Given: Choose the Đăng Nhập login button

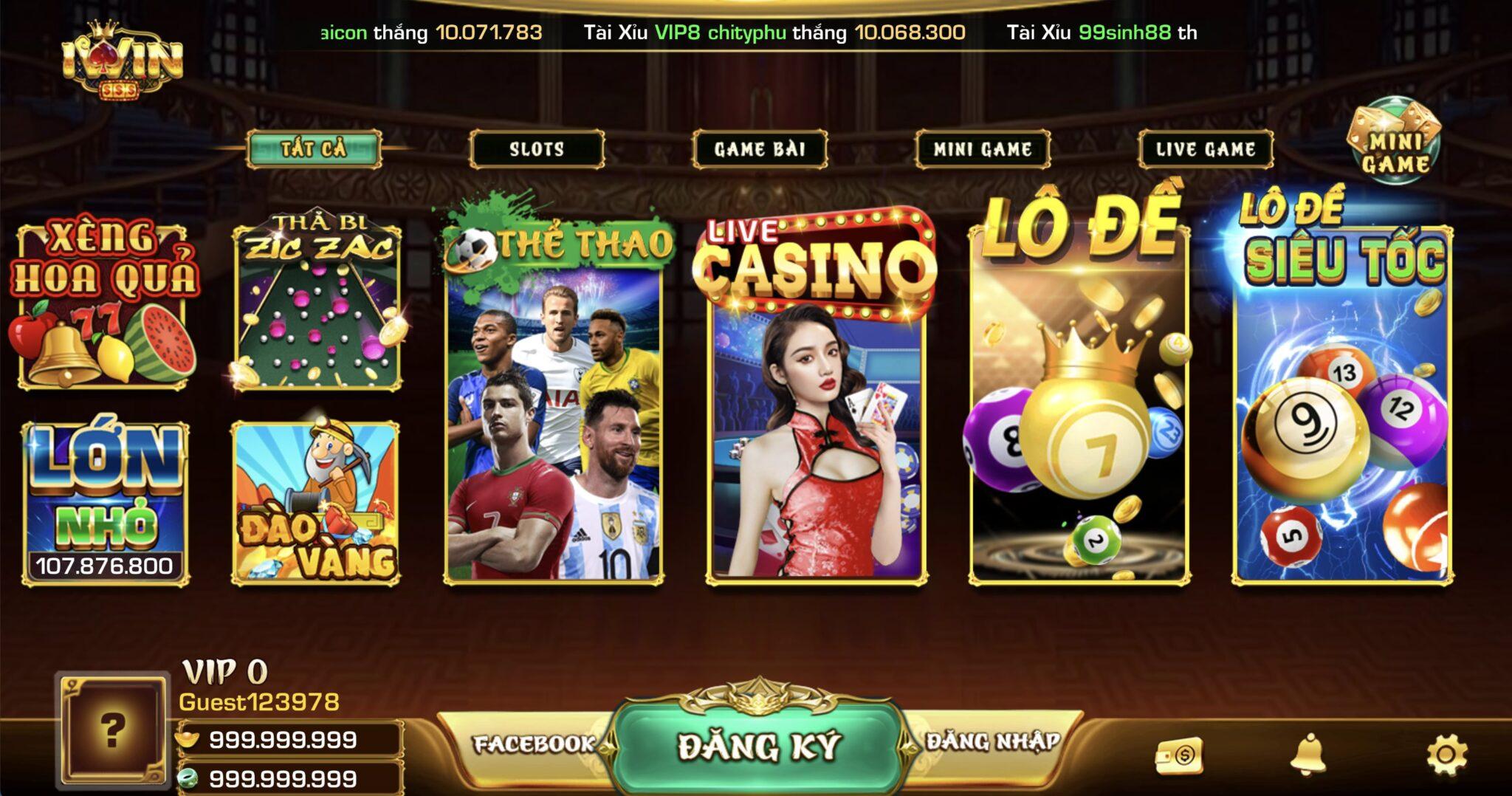Looking at the screenshot, I should click(x=993, y=741).
